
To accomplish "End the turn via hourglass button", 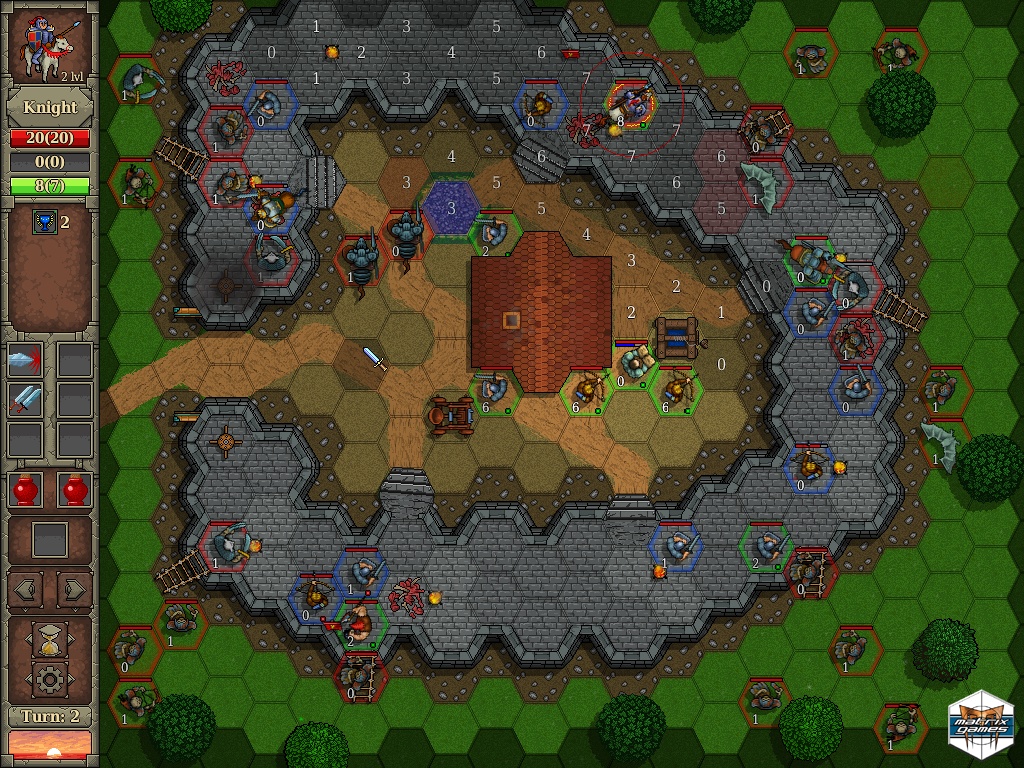I will click(49, 638).
